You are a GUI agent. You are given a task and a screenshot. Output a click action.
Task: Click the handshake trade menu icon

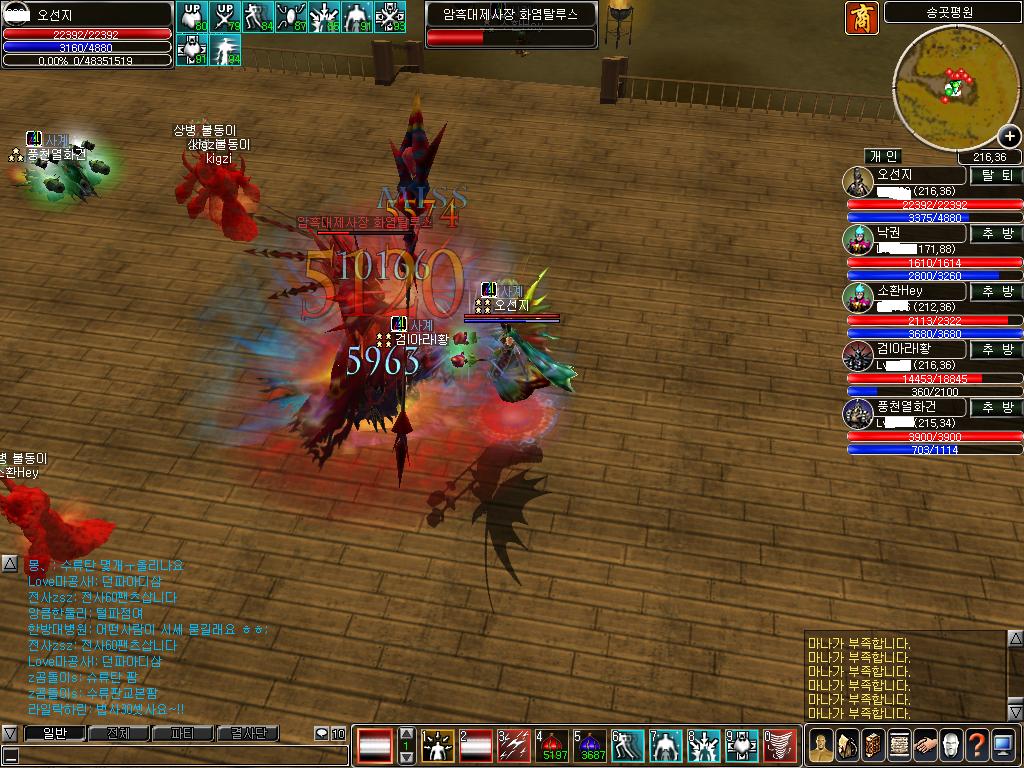point(925,745)
